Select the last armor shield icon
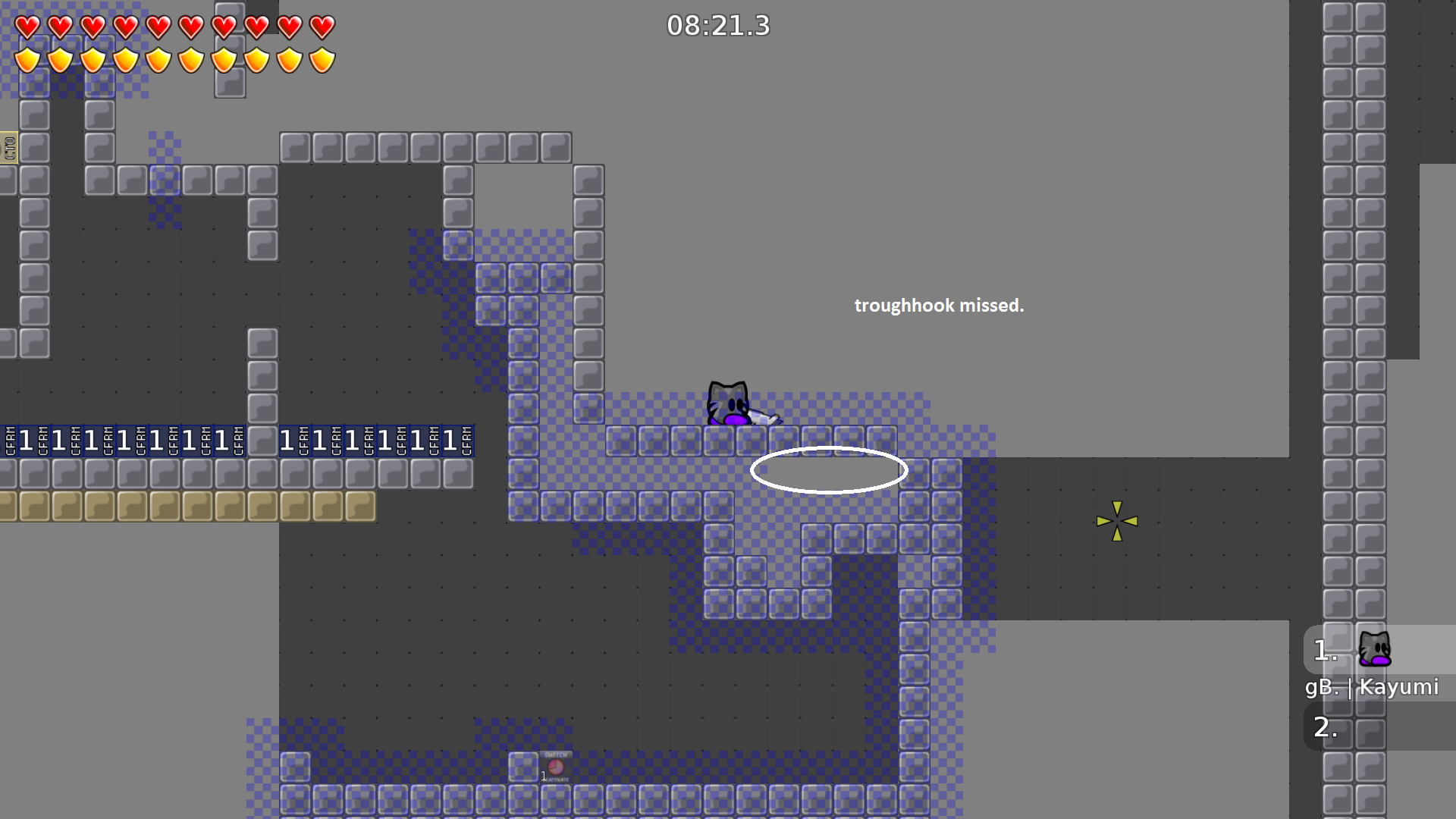This screenshot has height=819, width=1456. 322,58
